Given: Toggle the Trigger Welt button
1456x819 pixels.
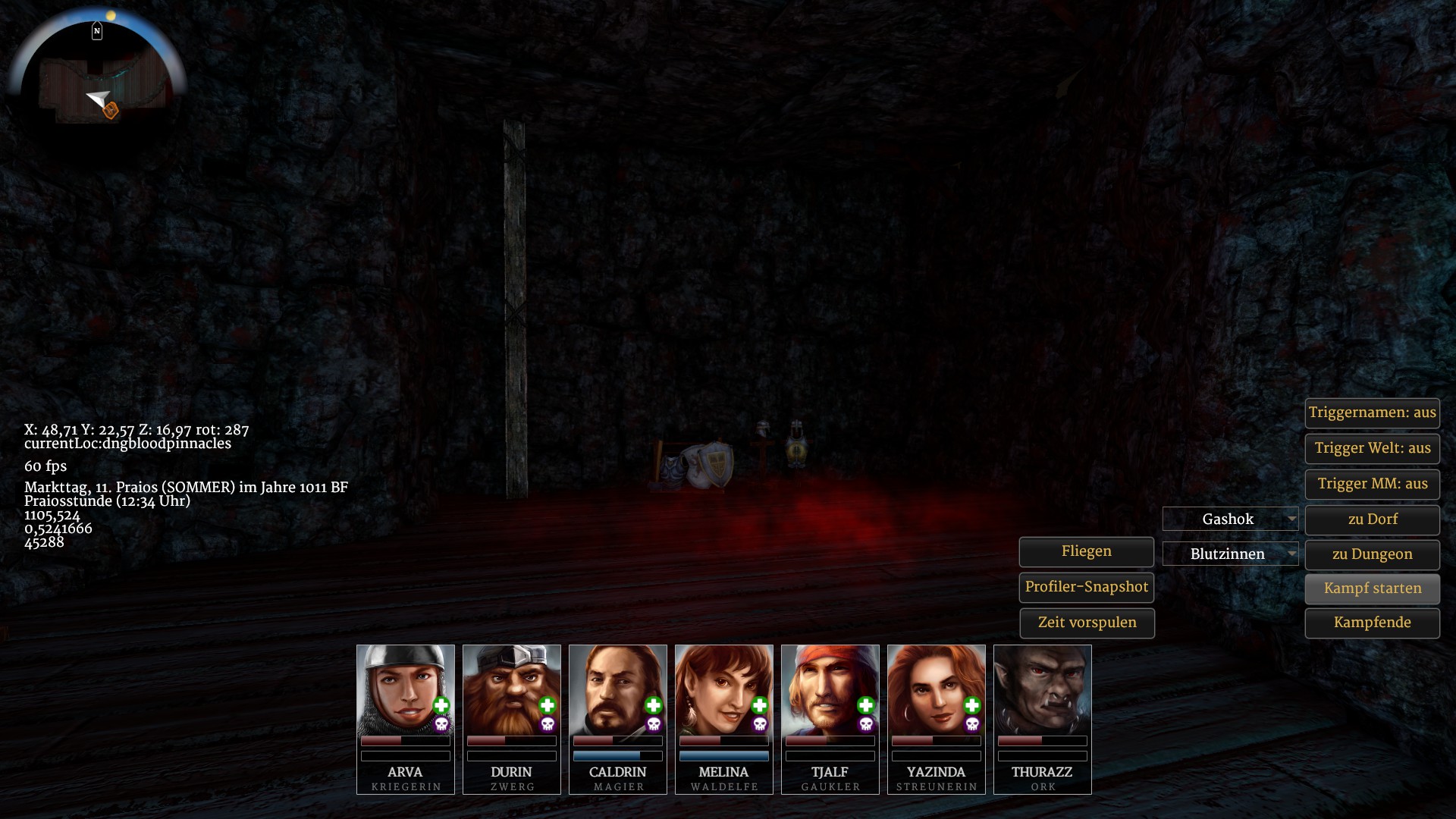Looking at the screenshot, I should (x=1372, y=448).
